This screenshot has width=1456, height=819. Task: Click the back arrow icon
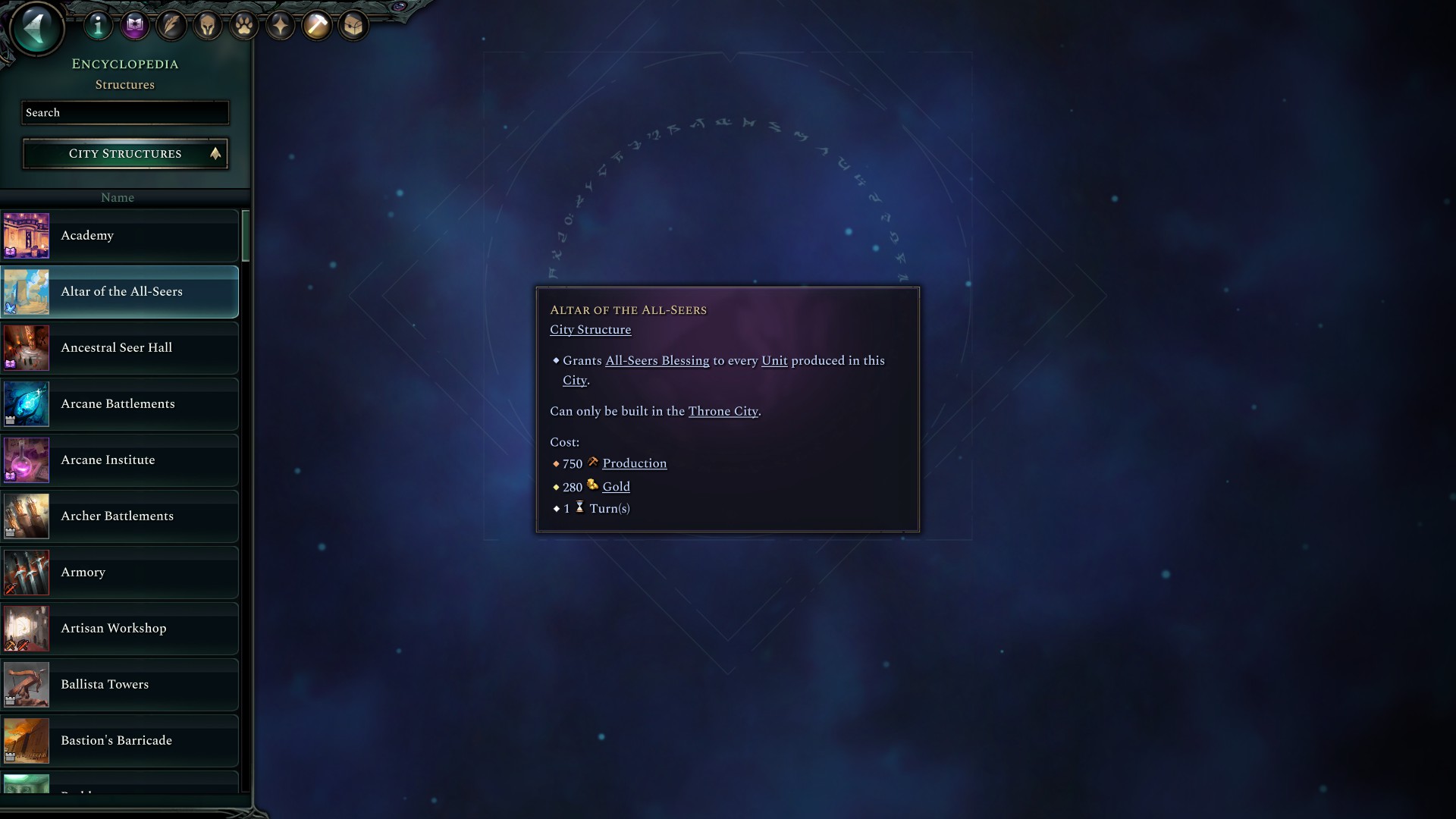coord(35,28)
